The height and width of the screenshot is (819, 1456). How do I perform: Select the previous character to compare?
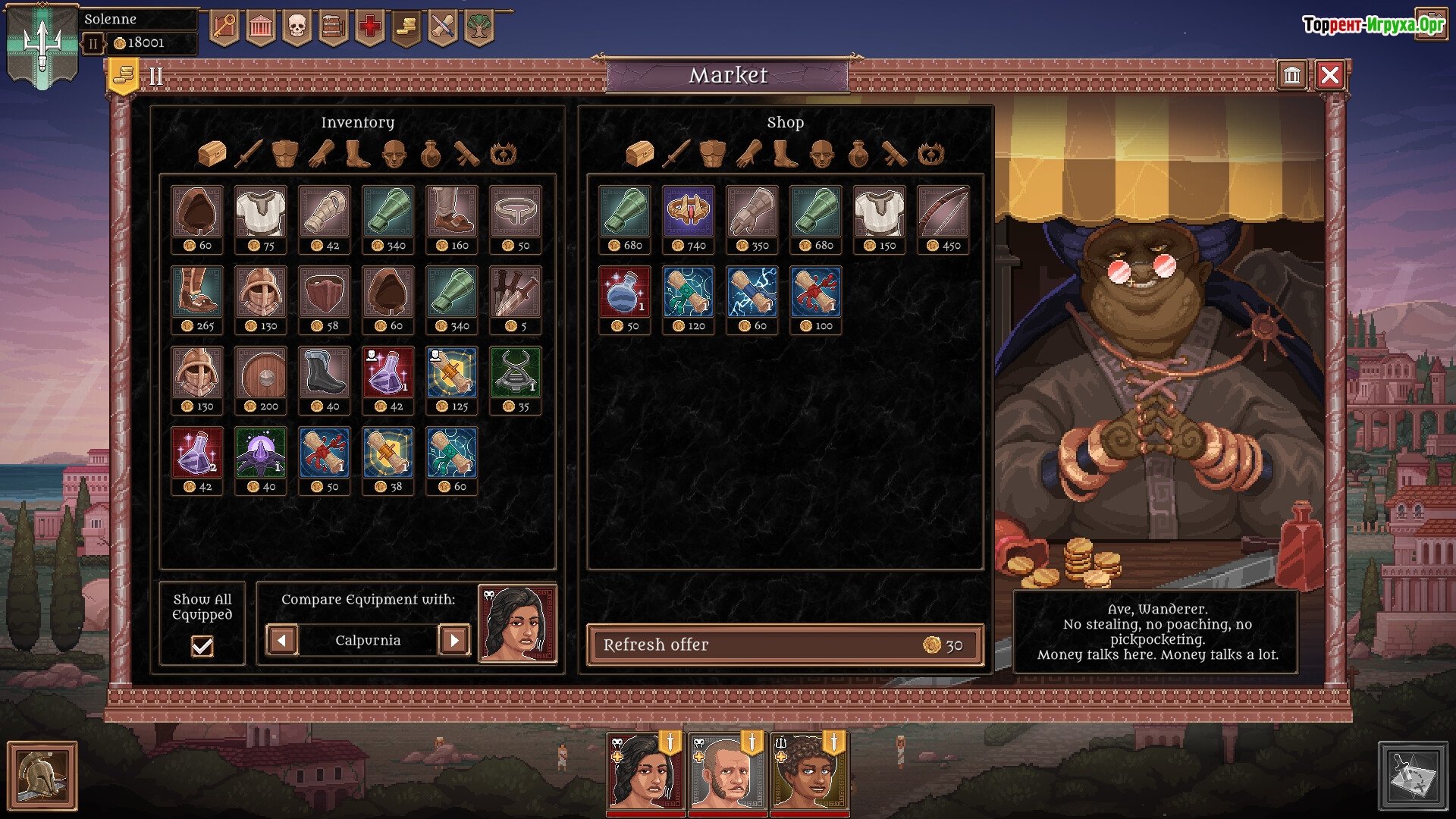(281, 640)
